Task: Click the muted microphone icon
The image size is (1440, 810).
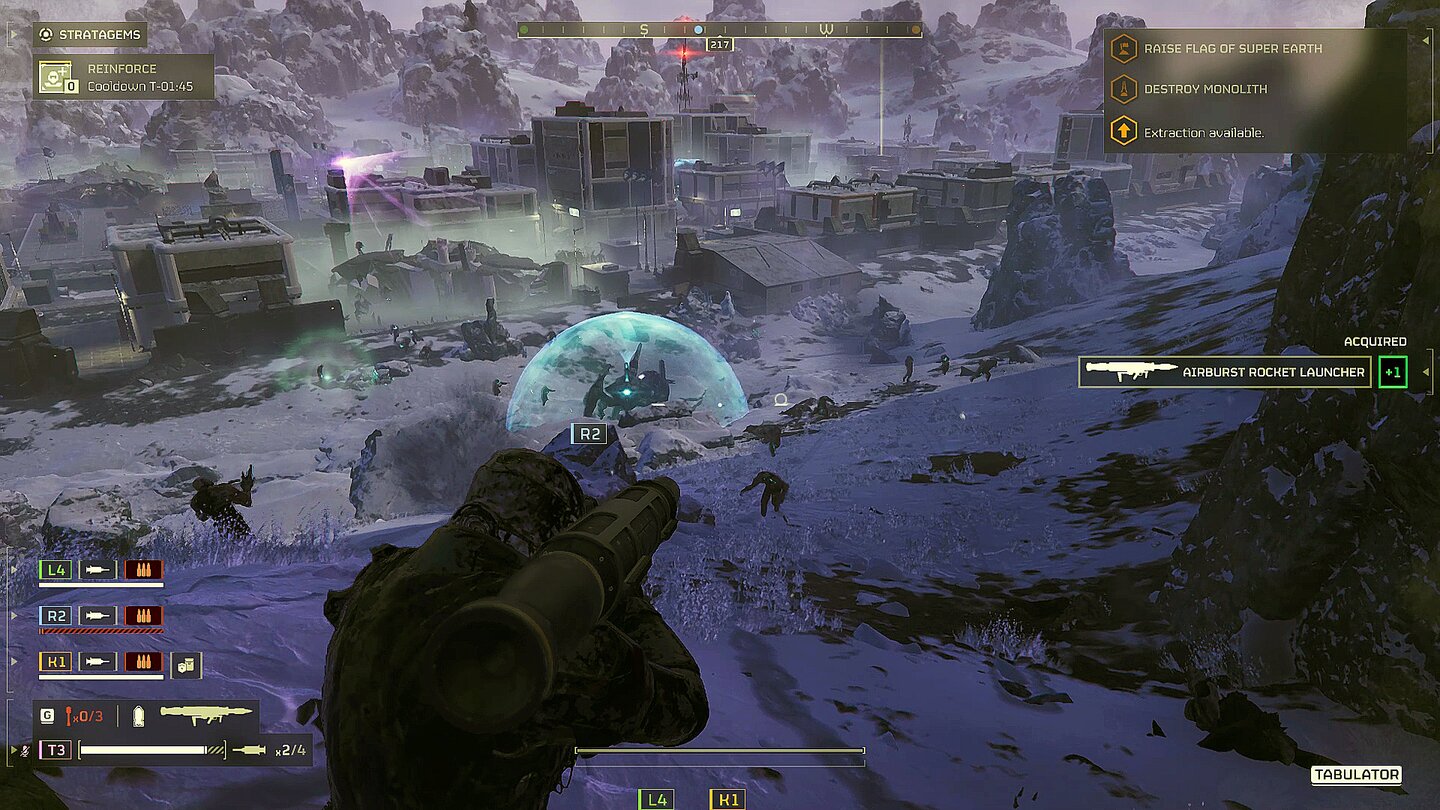Action: [x=25, y=749]
